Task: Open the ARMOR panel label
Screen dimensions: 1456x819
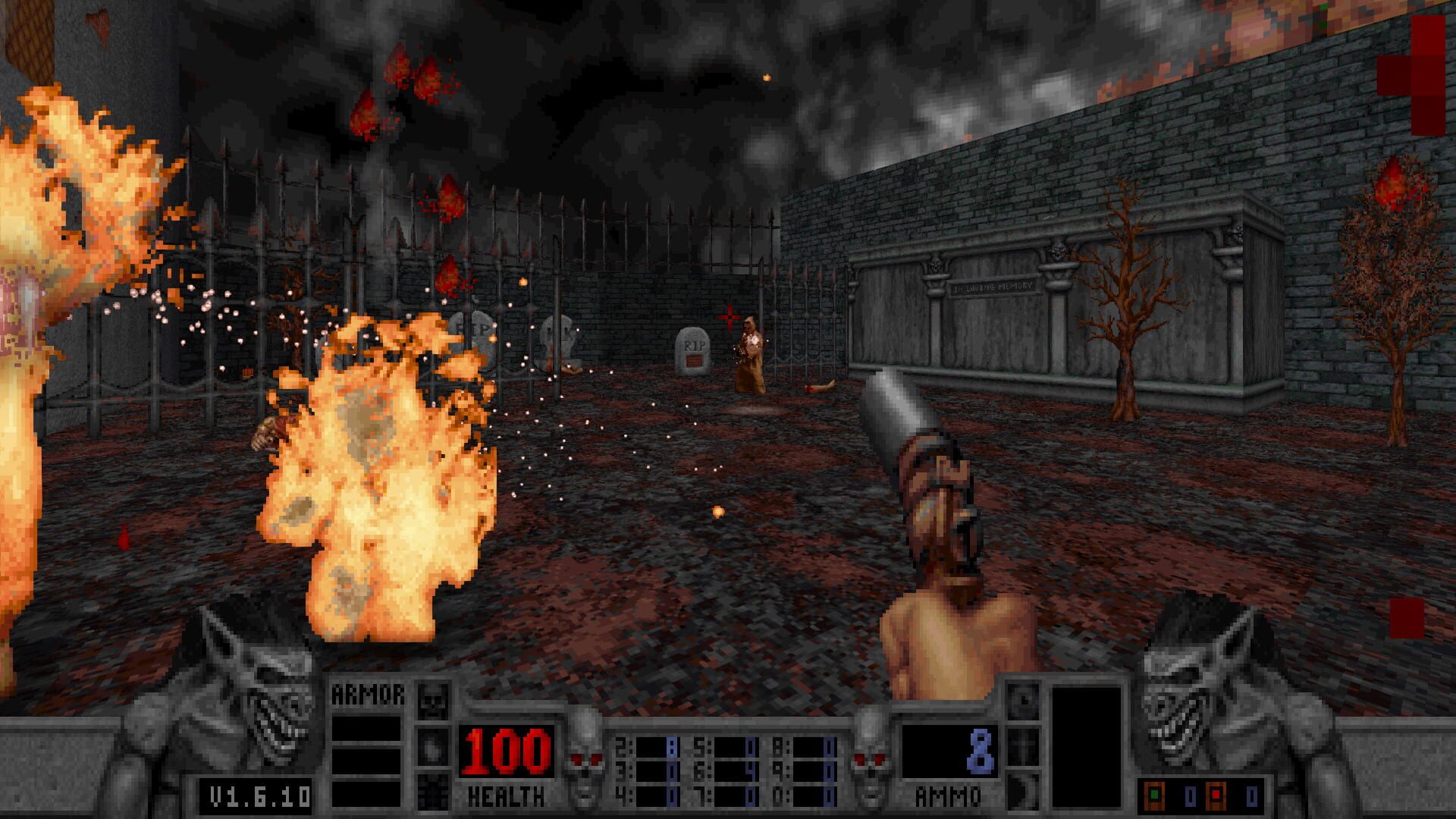Action: (x=369, y=692)
